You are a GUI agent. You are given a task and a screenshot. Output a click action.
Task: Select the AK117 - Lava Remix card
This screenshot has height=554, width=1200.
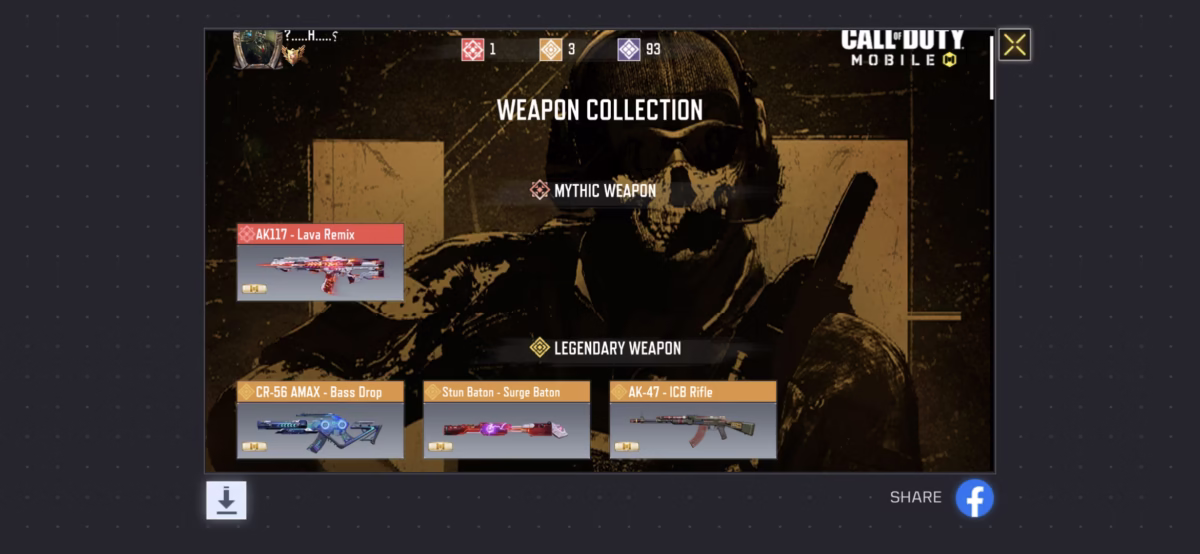pyautogui.click(x=320, y=263)
